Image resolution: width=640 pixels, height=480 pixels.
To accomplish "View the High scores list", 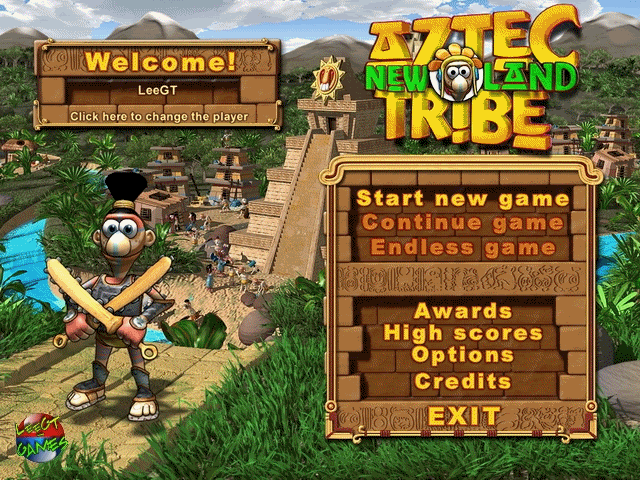I will tap(463, 333).
